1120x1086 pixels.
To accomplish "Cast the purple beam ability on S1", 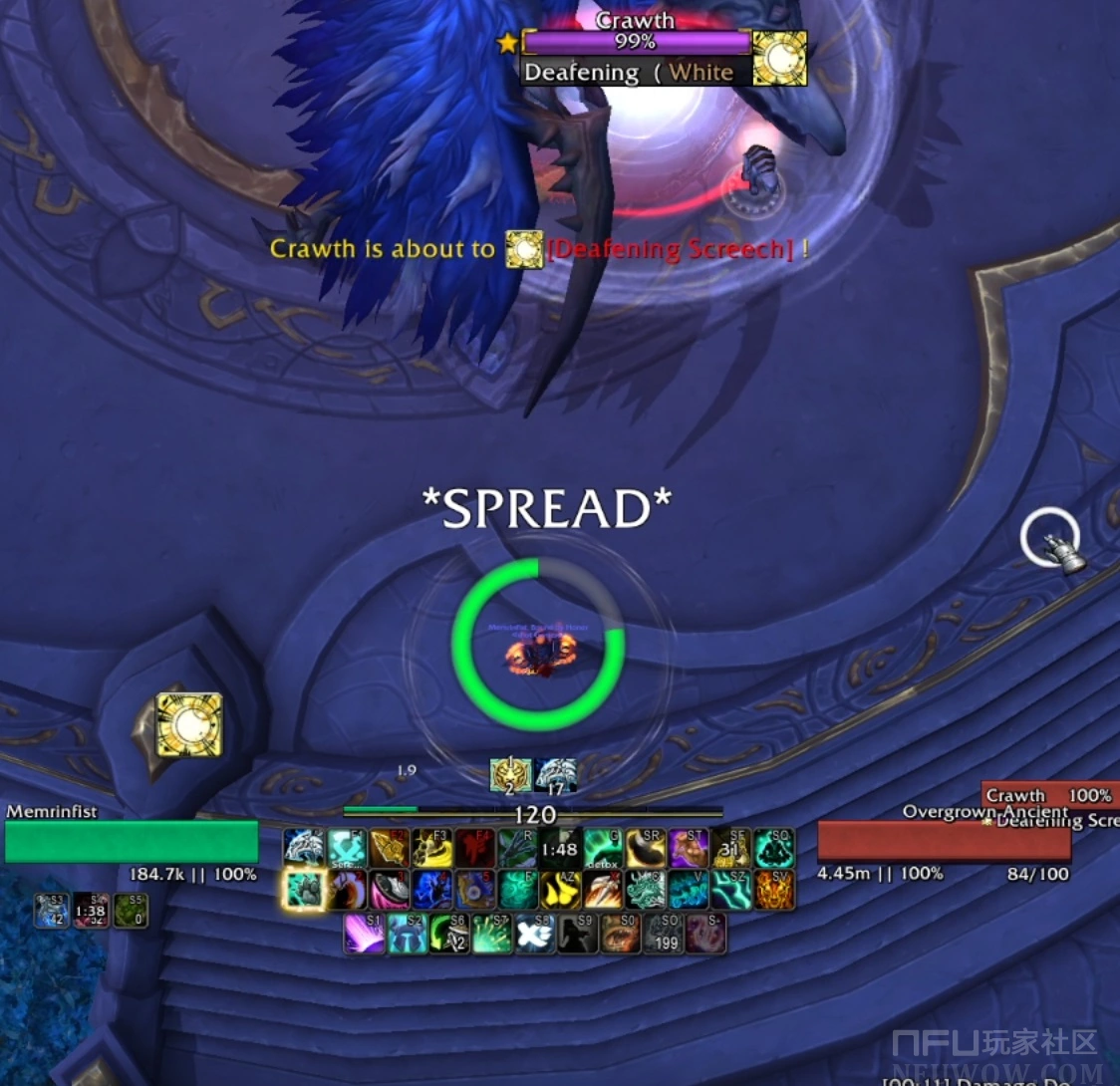I will click(x=365, y=934).
